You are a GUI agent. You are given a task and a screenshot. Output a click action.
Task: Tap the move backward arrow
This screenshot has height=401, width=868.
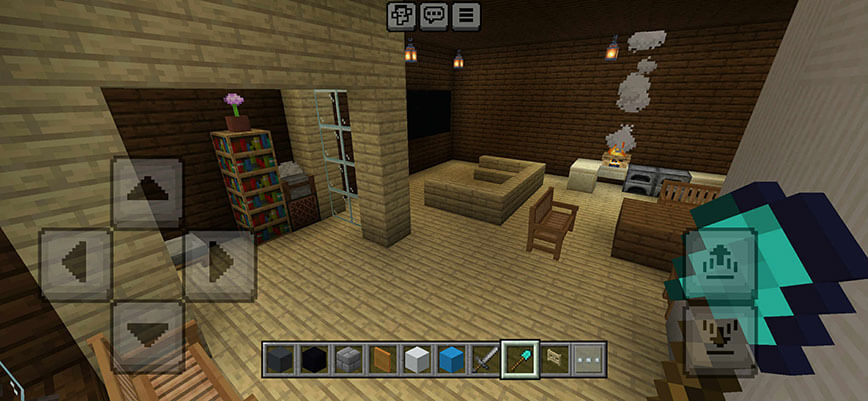147,335
